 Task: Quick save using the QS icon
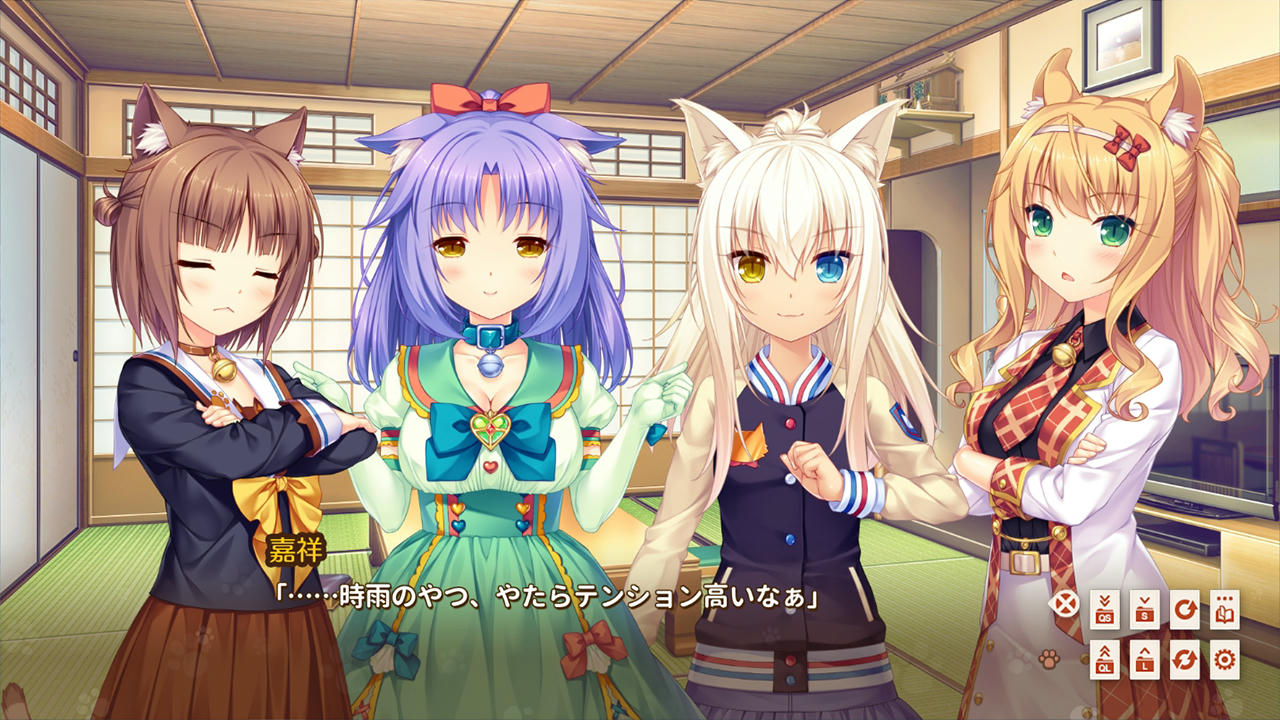[x=1105, y=608]
